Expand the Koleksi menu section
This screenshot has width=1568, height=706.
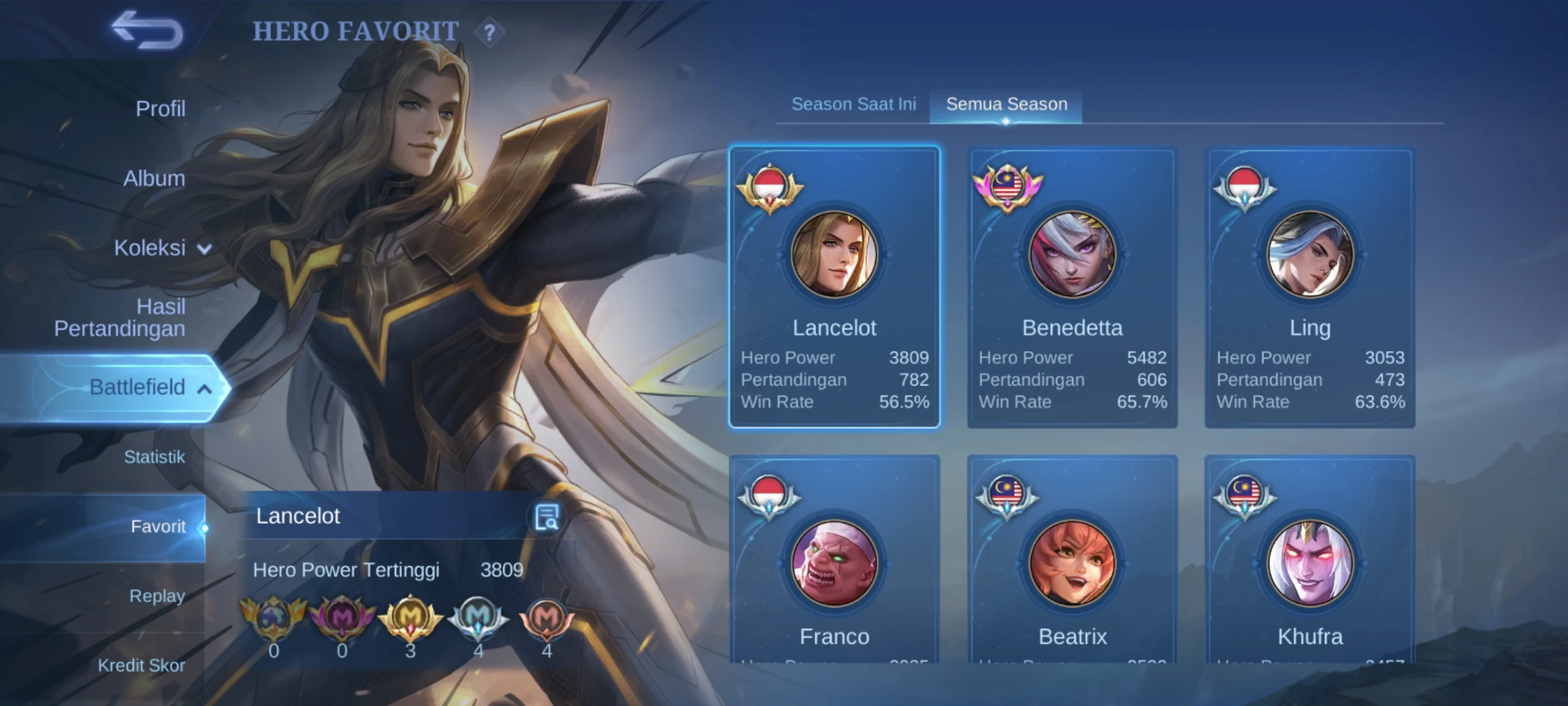coord(162,248)
